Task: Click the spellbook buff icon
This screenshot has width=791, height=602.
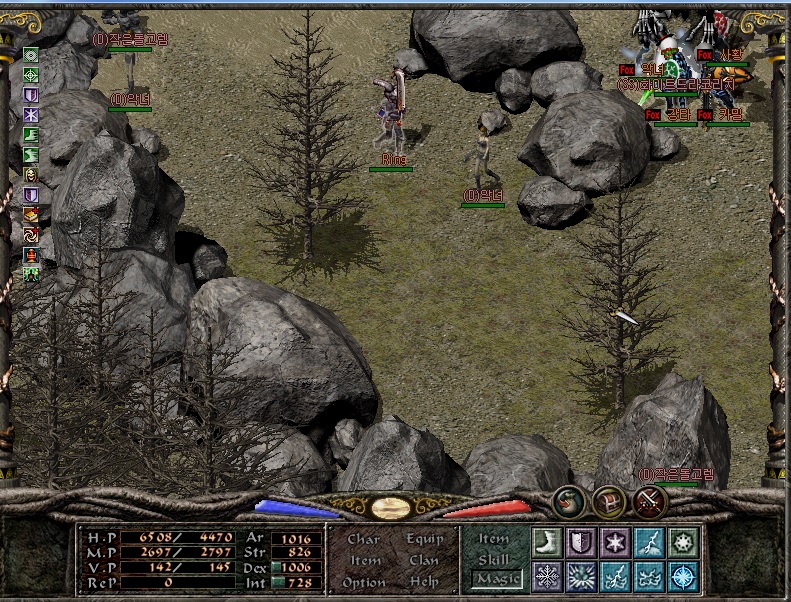Action: tap(32, 214)
